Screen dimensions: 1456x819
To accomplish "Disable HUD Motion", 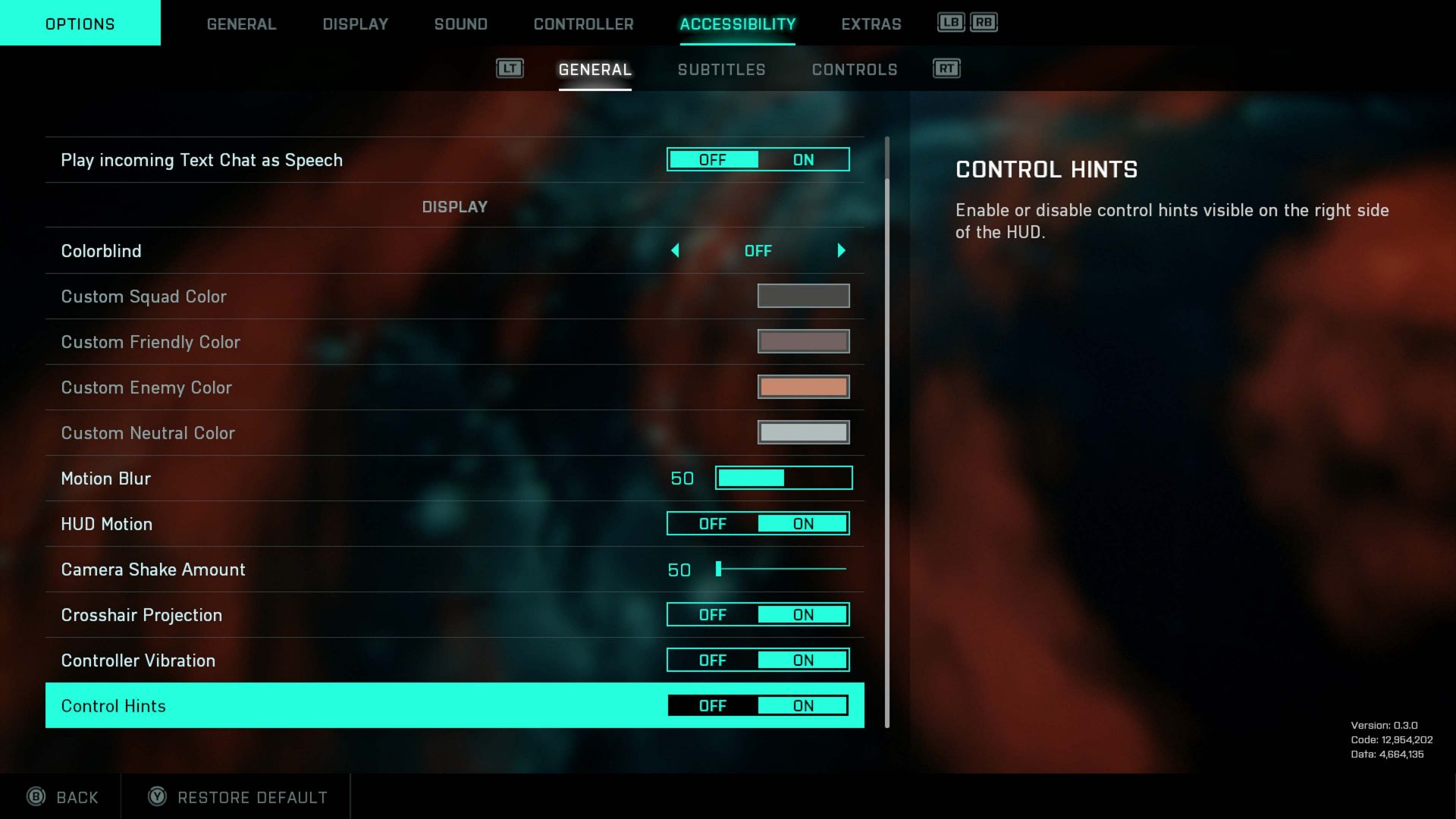I will (x=711, y=523).
